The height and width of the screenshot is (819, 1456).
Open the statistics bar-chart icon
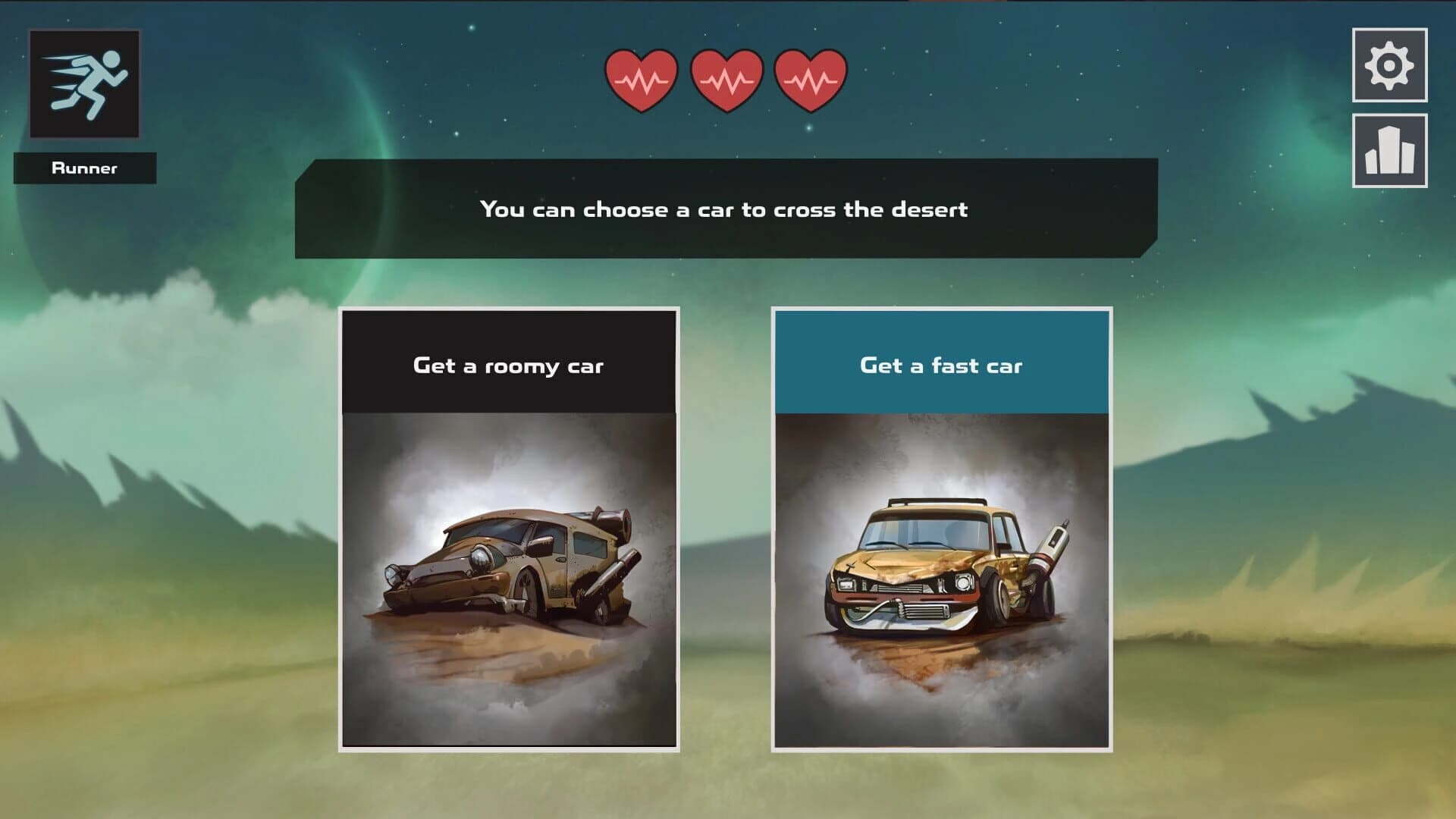pyautogui.click(x=1390, y=151)
